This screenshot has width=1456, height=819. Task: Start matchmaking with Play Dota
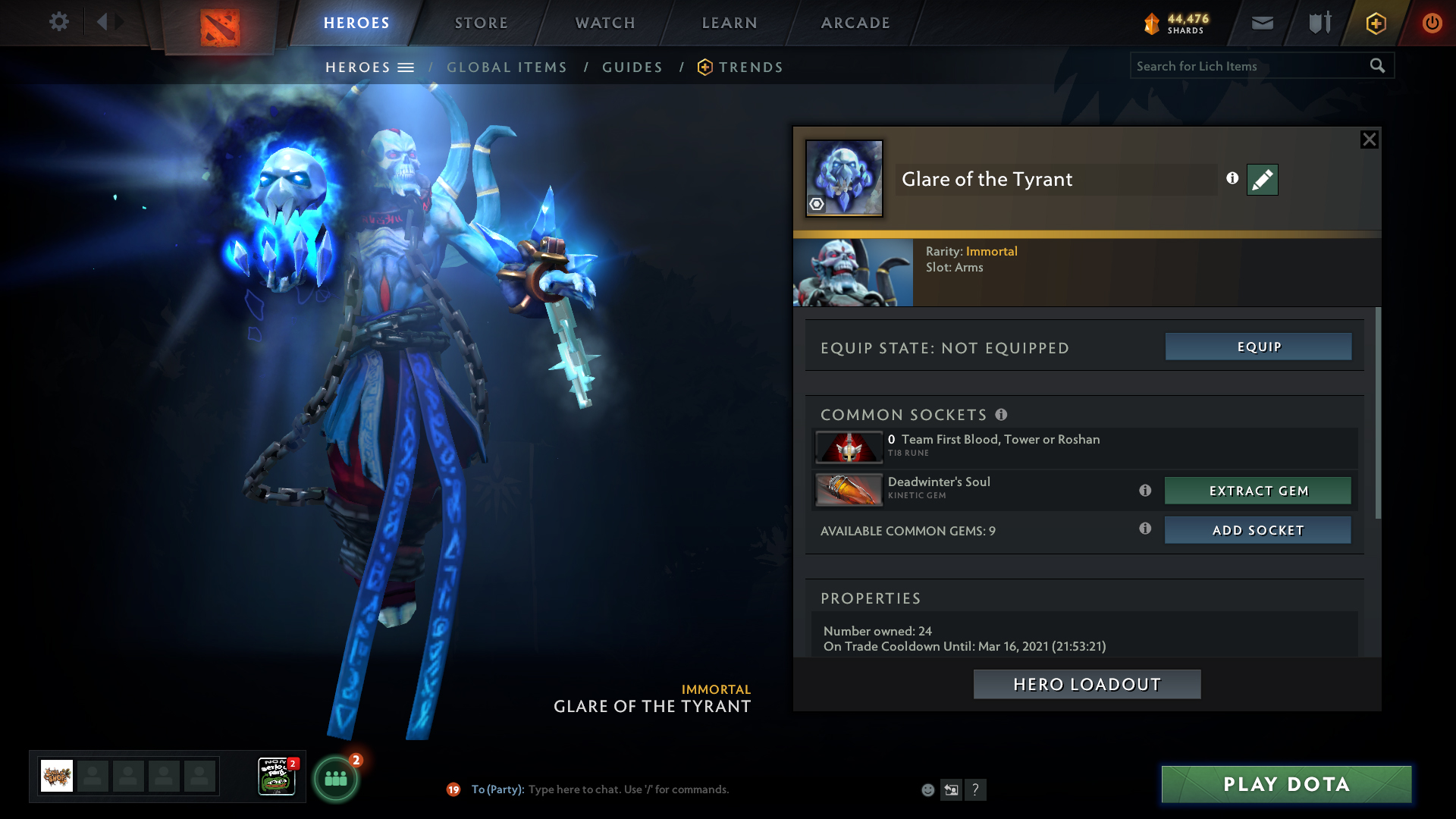point(1286,784)
